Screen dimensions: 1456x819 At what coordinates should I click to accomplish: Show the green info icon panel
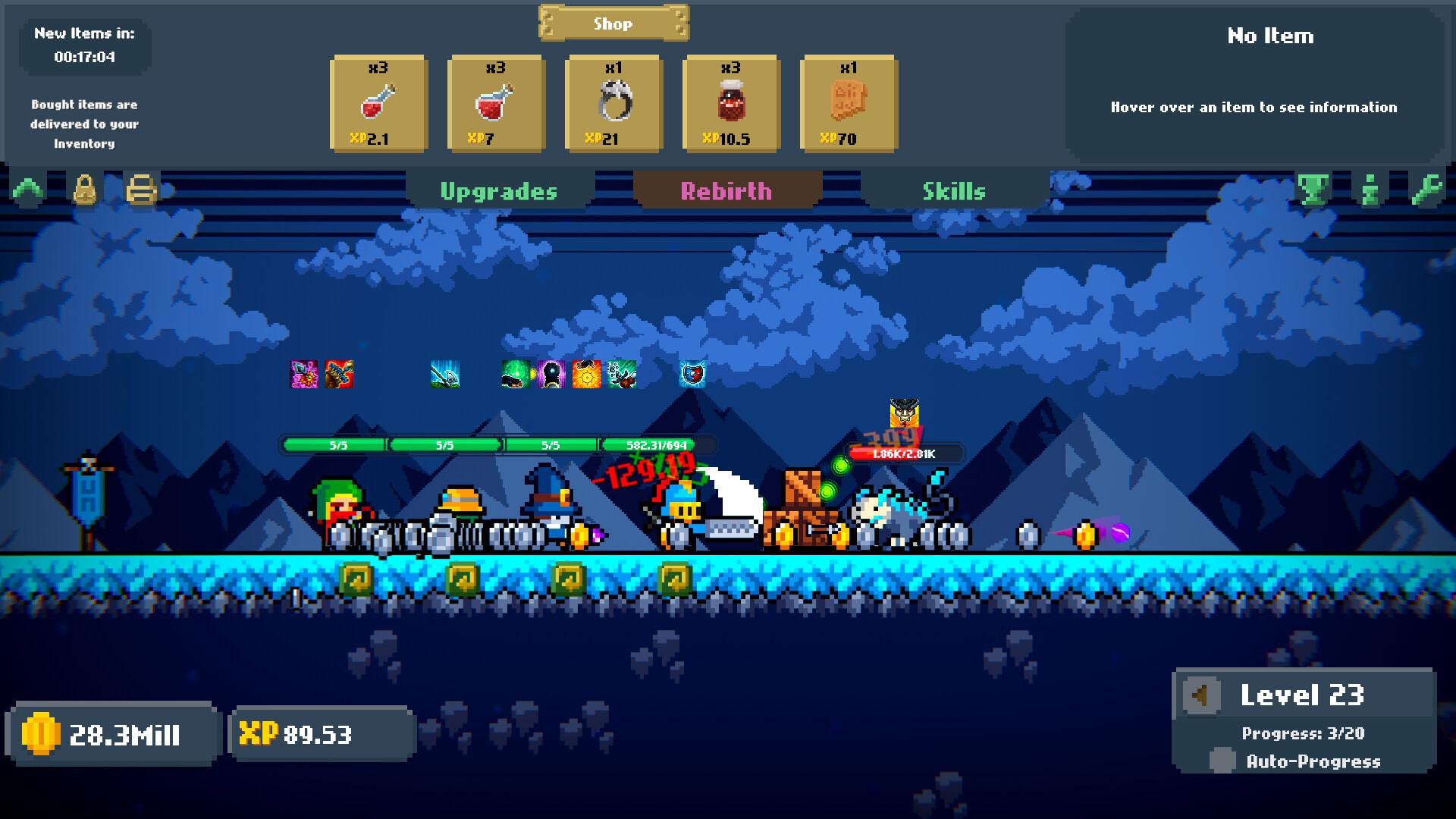[1370, 190]
